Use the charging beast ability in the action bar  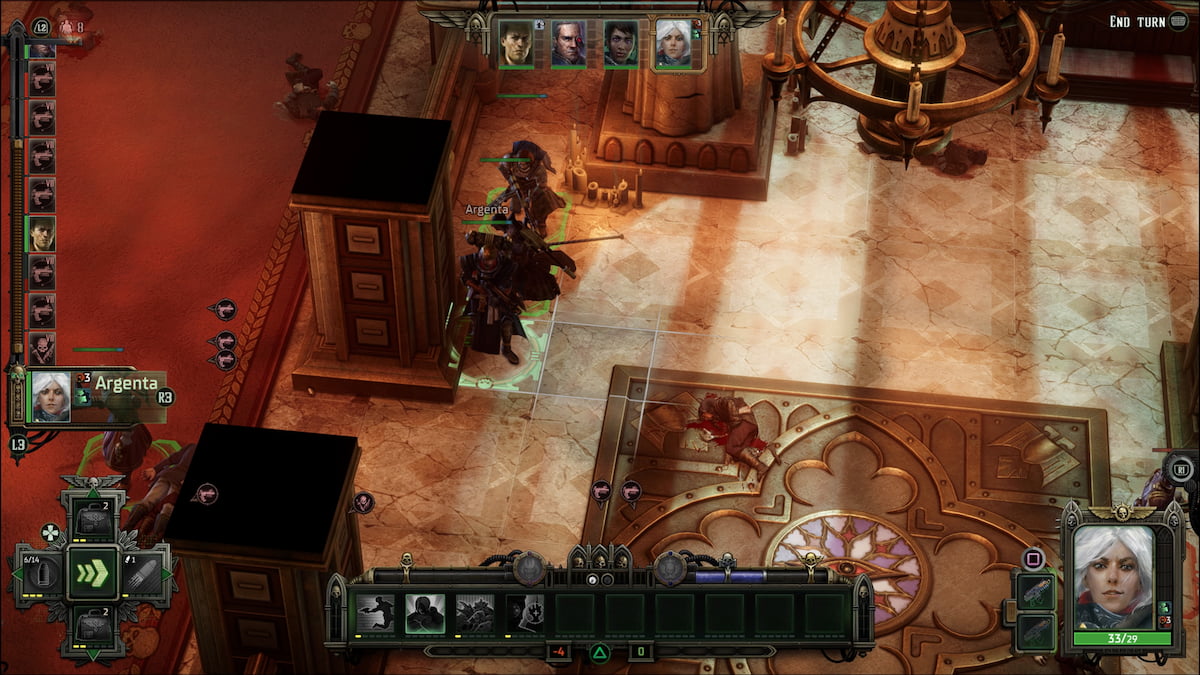click(475, 613)
